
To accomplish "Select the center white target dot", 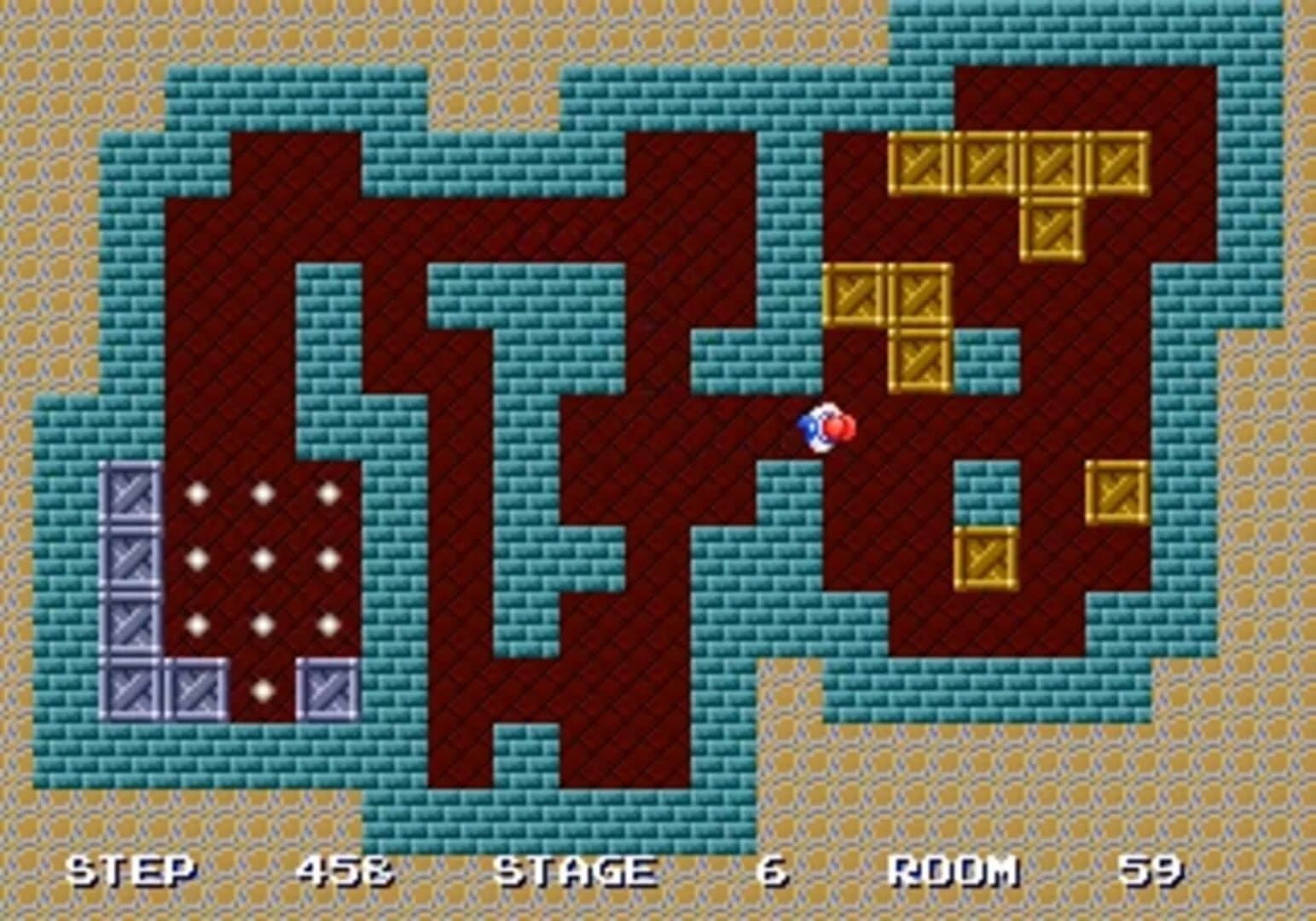I will [x=263, y=559].
